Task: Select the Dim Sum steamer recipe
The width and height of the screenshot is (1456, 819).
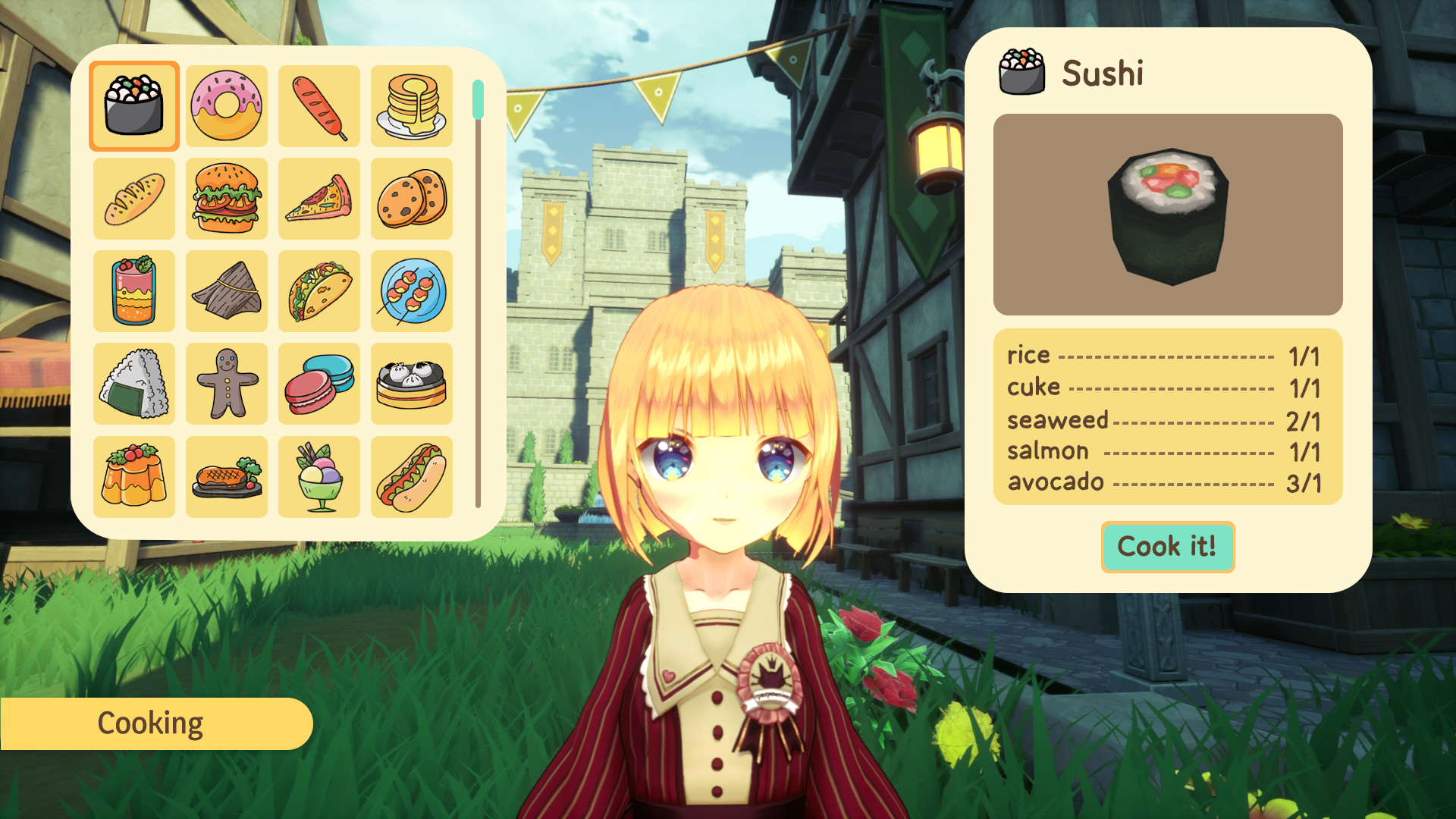Action: pyautogui.click(x=411, y=384)
